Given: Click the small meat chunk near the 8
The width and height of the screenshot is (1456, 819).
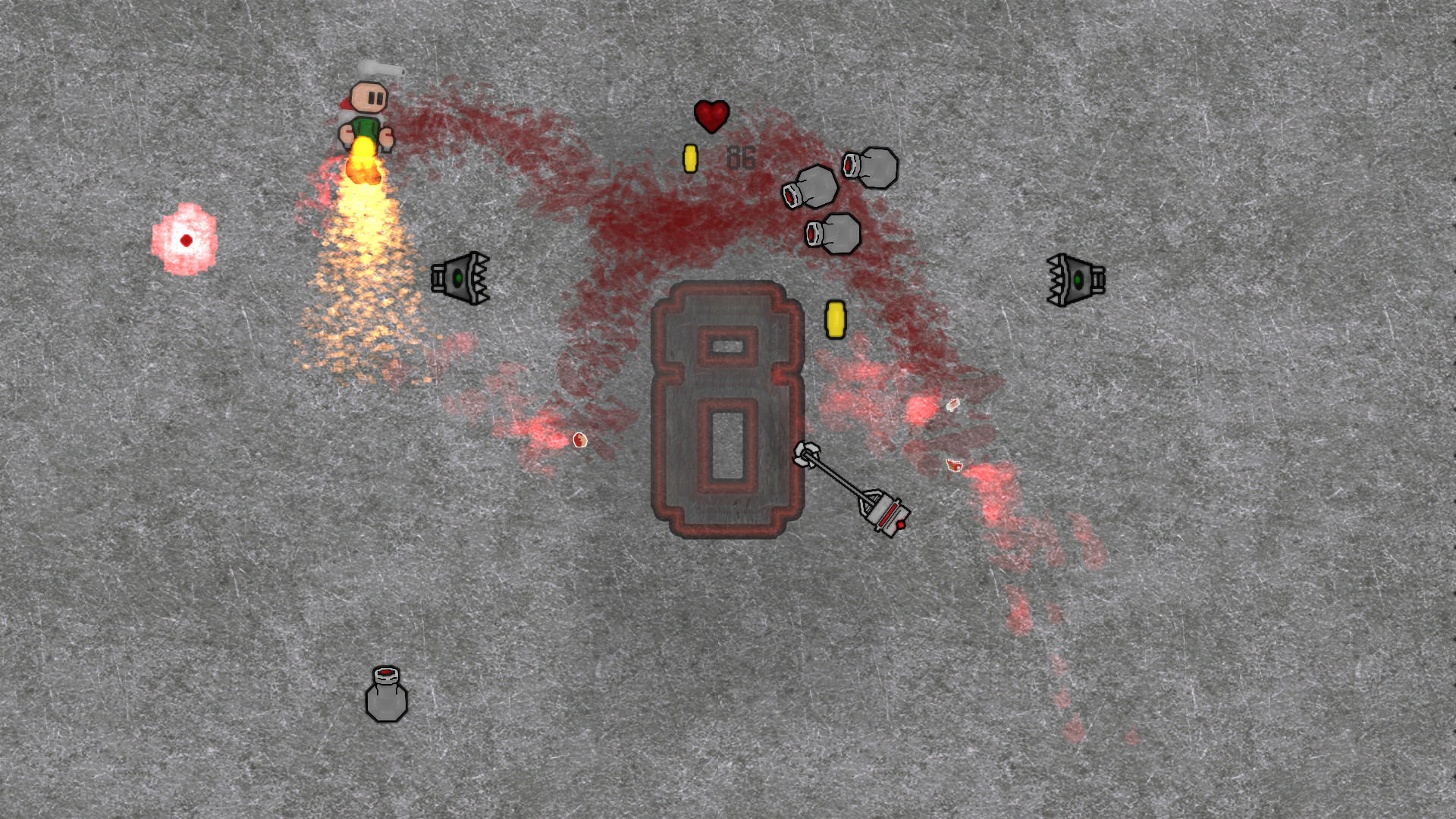Looking at the screenshot, I should click(579, 440).
